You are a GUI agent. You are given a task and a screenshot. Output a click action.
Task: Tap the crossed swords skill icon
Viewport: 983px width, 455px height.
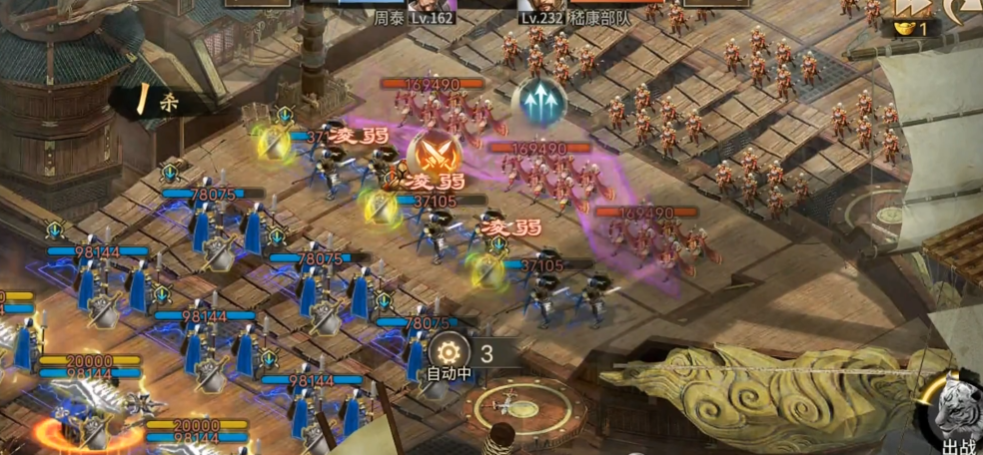(434, 153)
